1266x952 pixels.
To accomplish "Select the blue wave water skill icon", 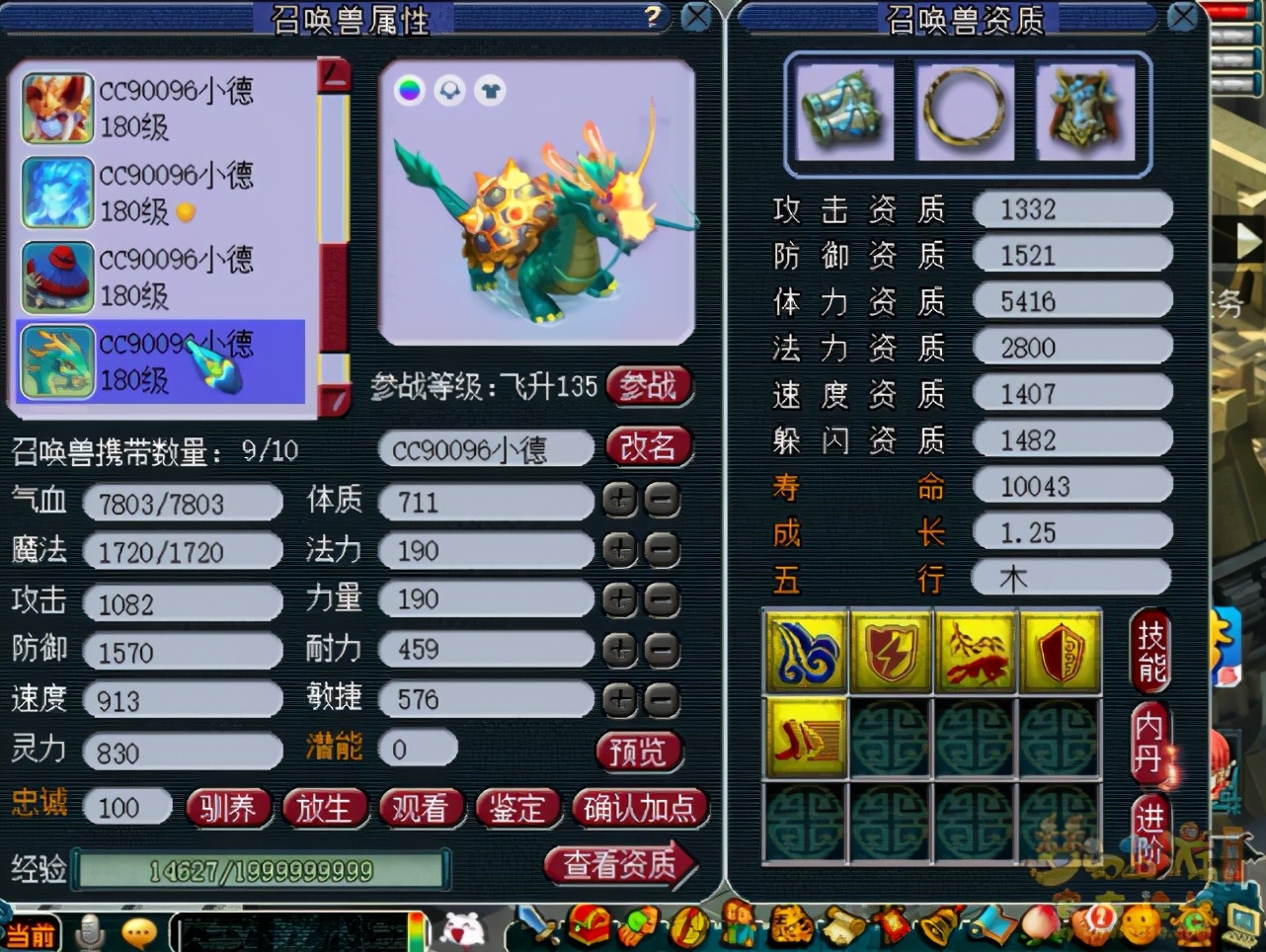I will [x=804, y=651].
